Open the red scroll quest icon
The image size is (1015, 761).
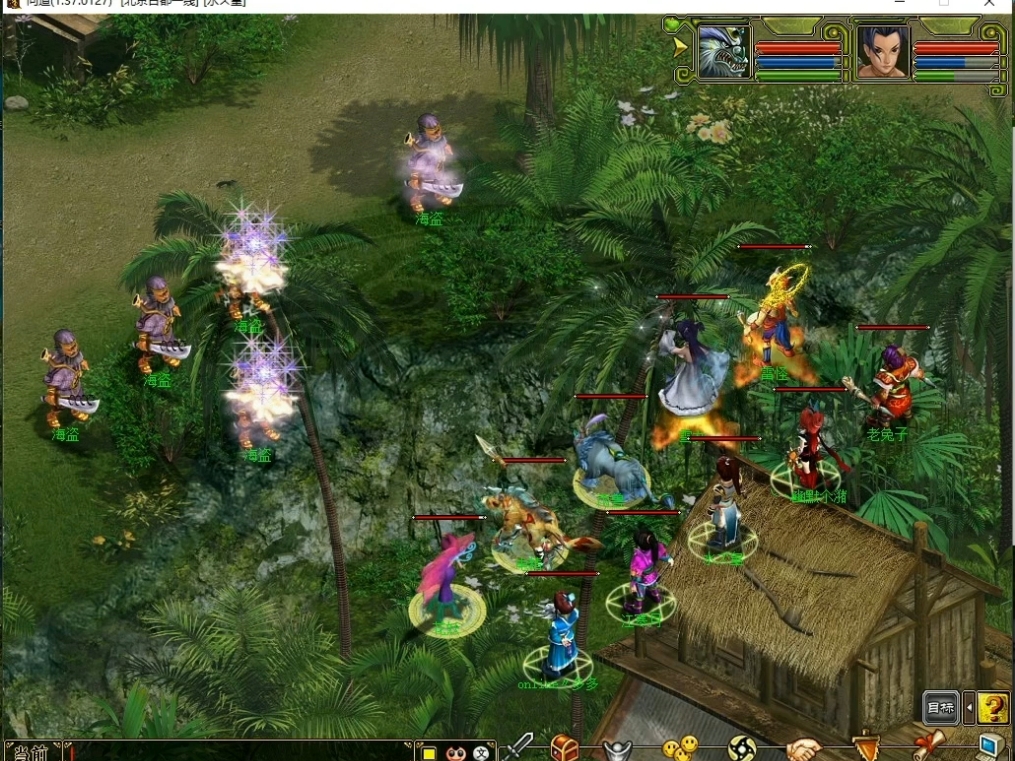[x=928, y=747]
